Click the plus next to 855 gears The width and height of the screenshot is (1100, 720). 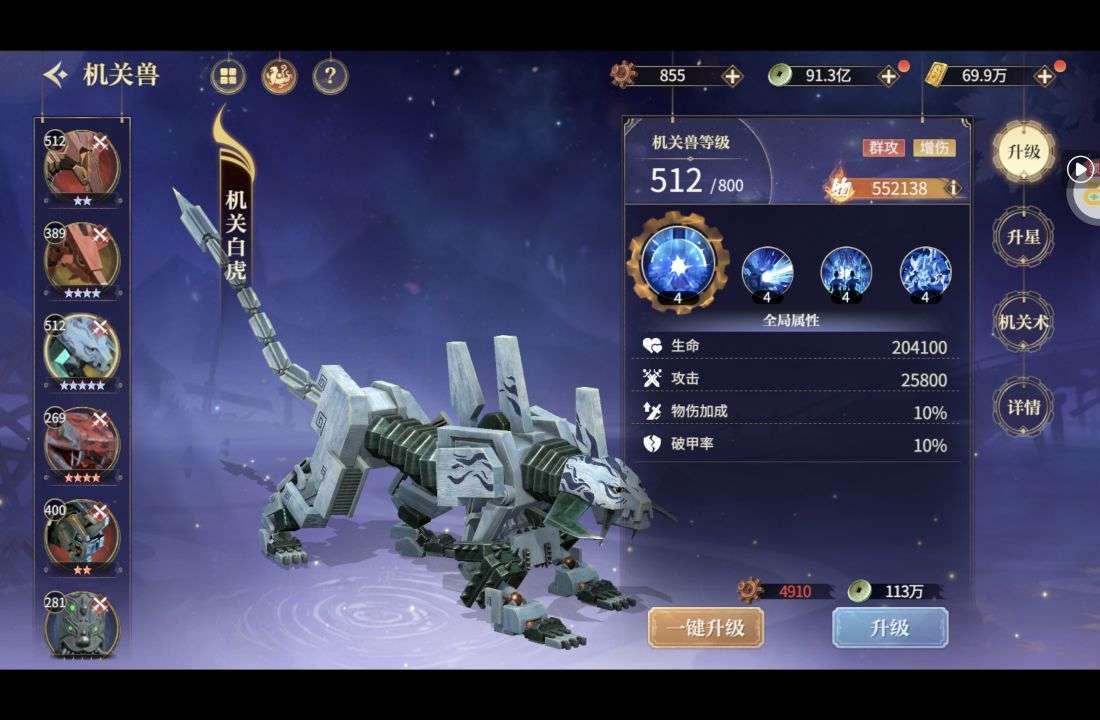point(732,76)
